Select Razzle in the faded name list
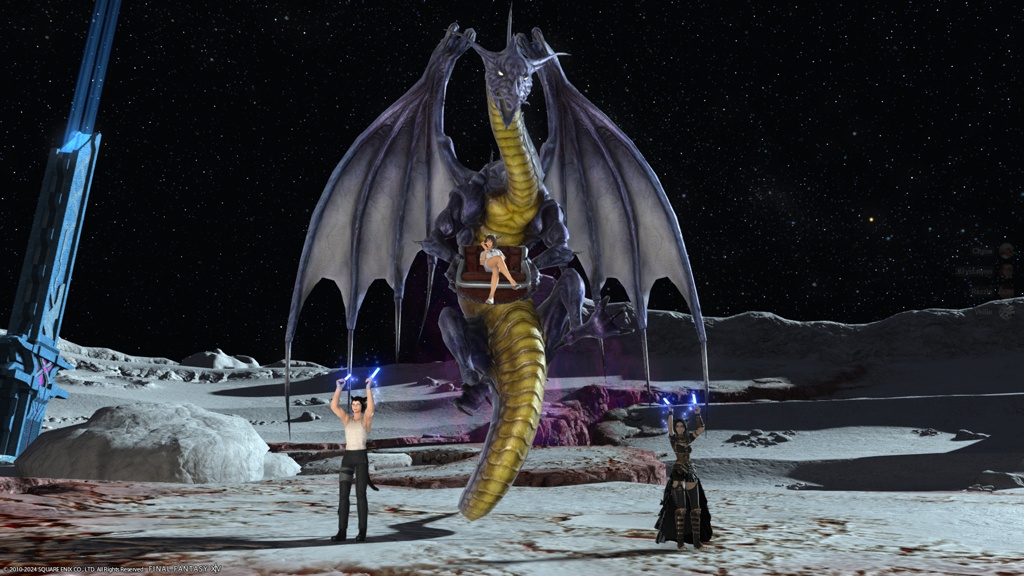The height and width of the screenshot is (576, 1024). click(x=982, y=291)
